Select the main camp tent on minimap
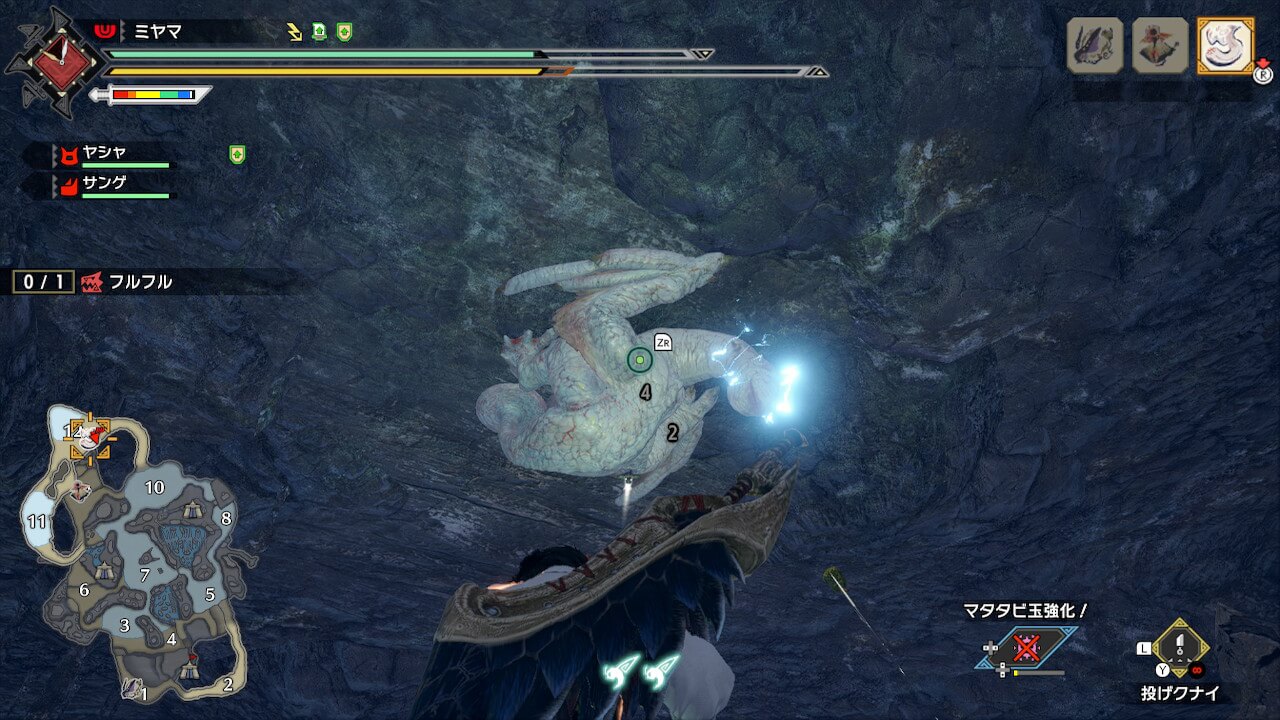Viewport: 1280px width, 720px height. pos(188,670)
